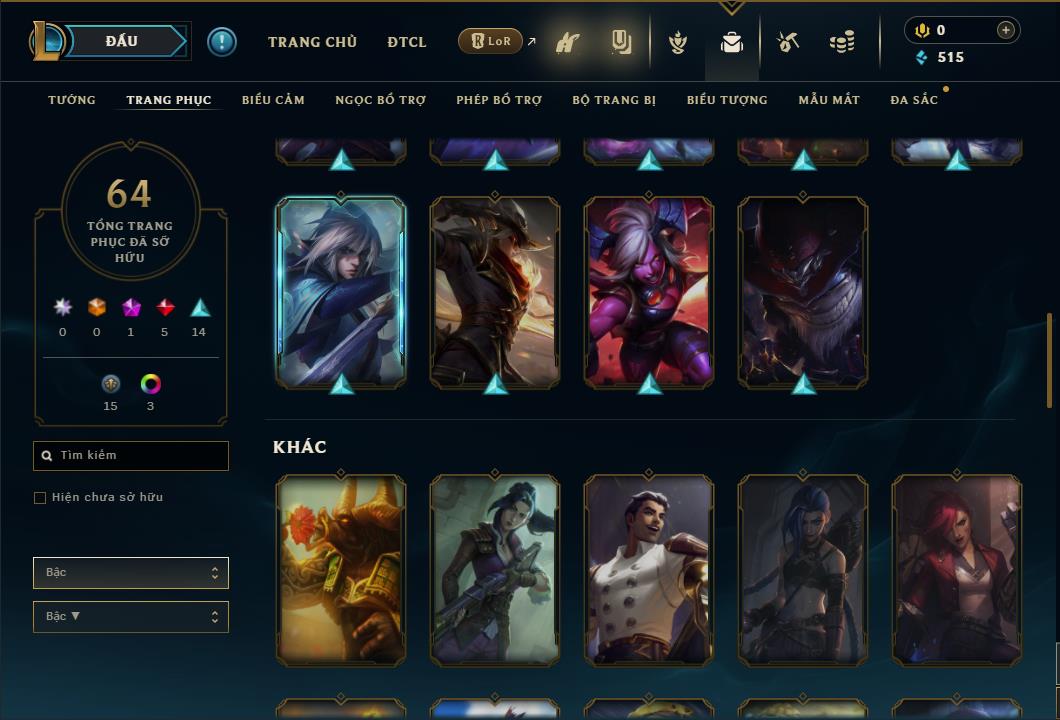Show the BIỂU TƯỢNG tab

click(x=727, y=100)
